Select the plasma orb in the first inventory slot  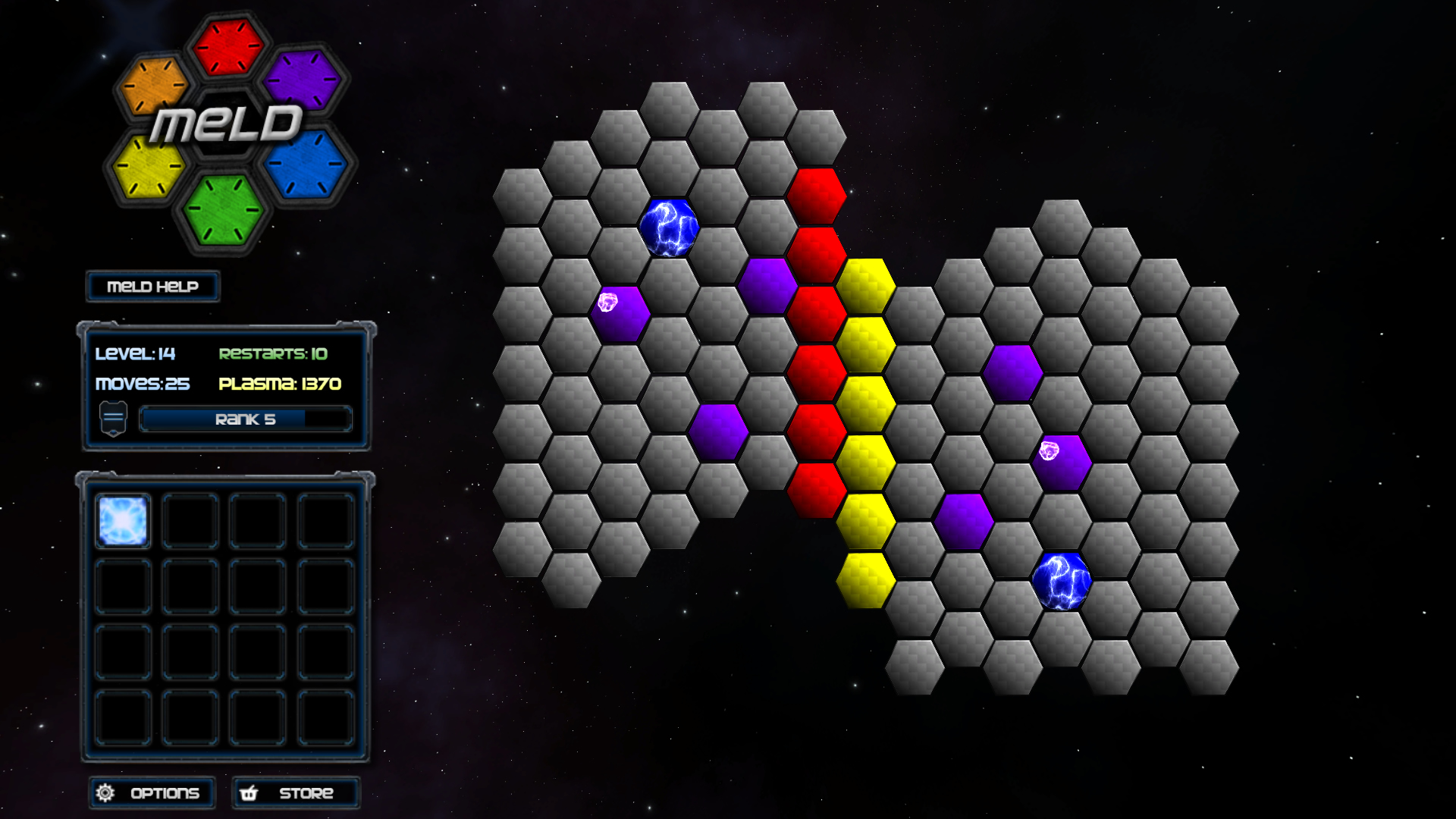[123, 520]
